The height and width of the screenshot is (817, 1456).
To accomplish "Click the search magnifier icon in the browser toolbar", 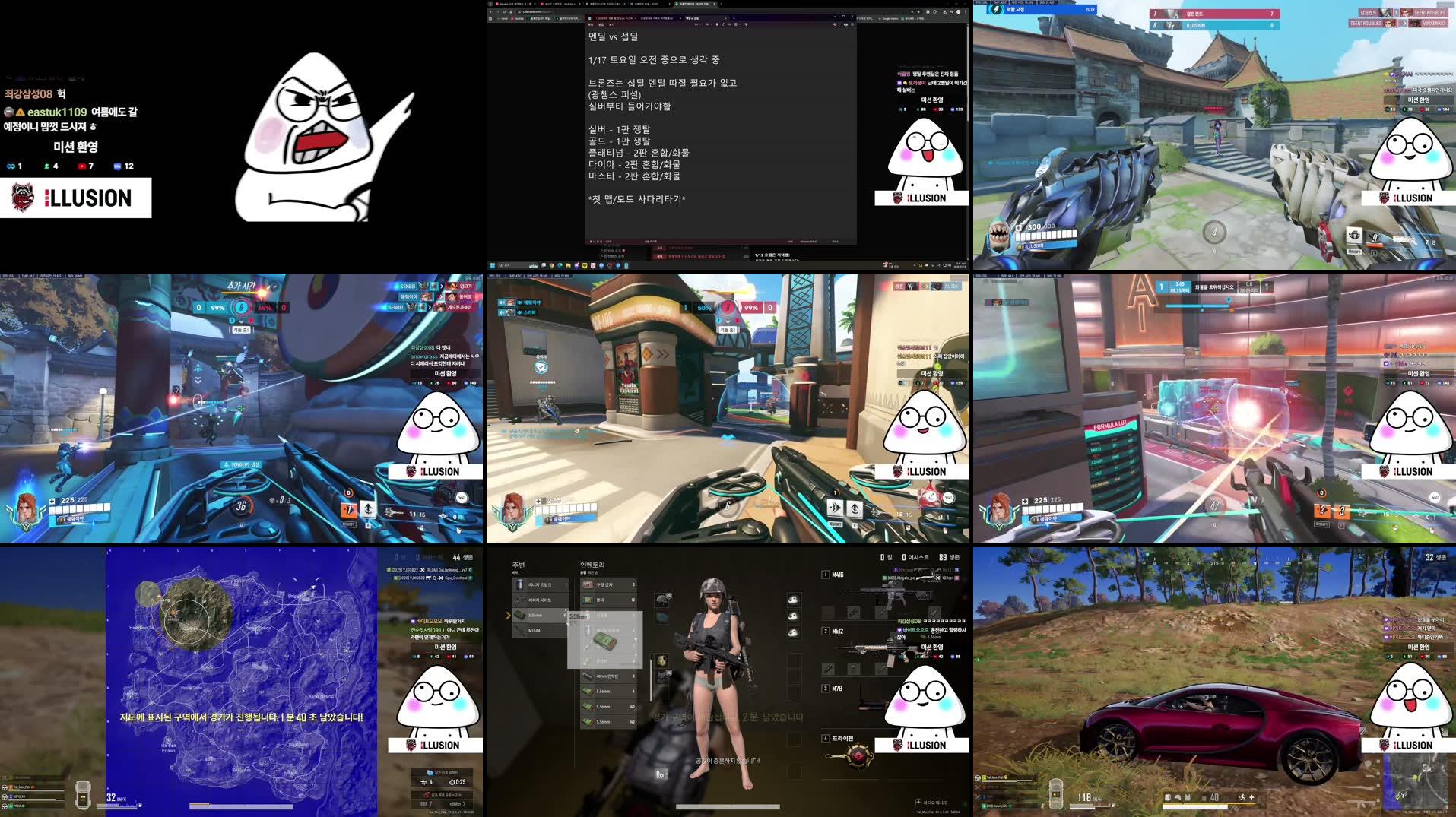I will click(912, 12).
